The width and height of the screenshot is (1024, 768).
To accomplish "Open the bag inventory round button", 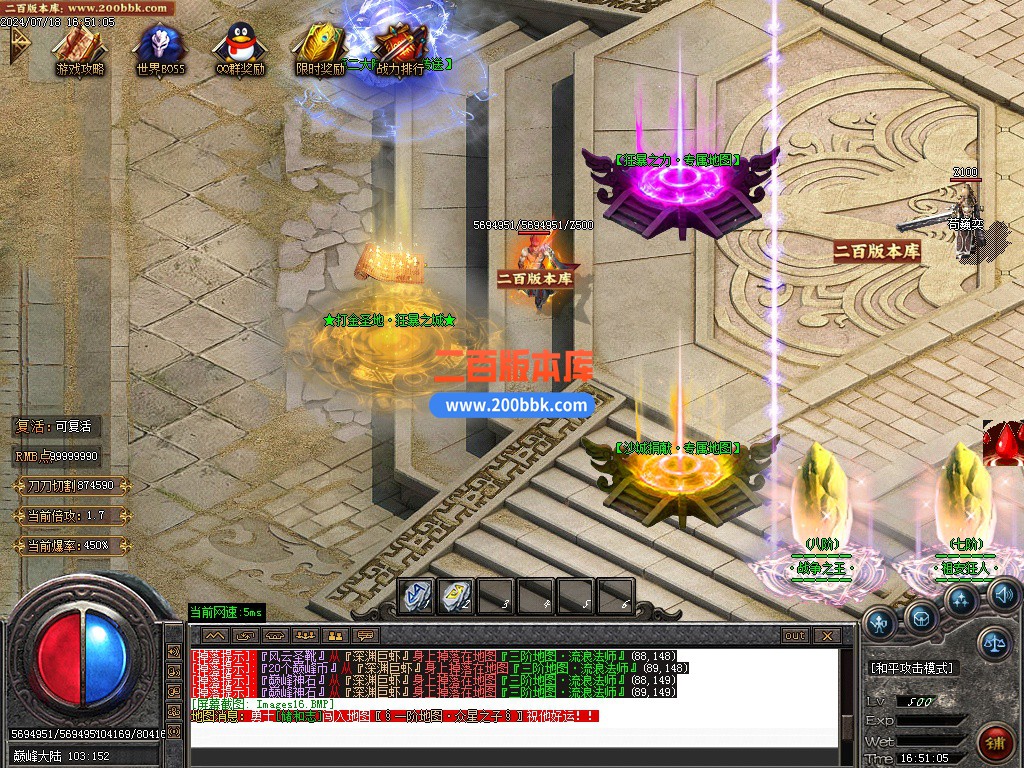I will 921,616.
